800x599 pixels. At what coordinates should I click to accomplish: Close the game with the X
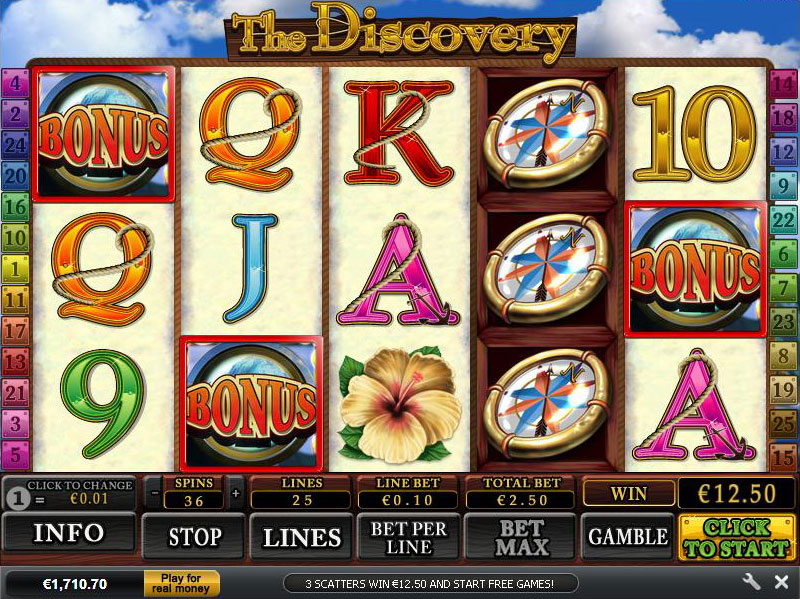coord(781,582)
